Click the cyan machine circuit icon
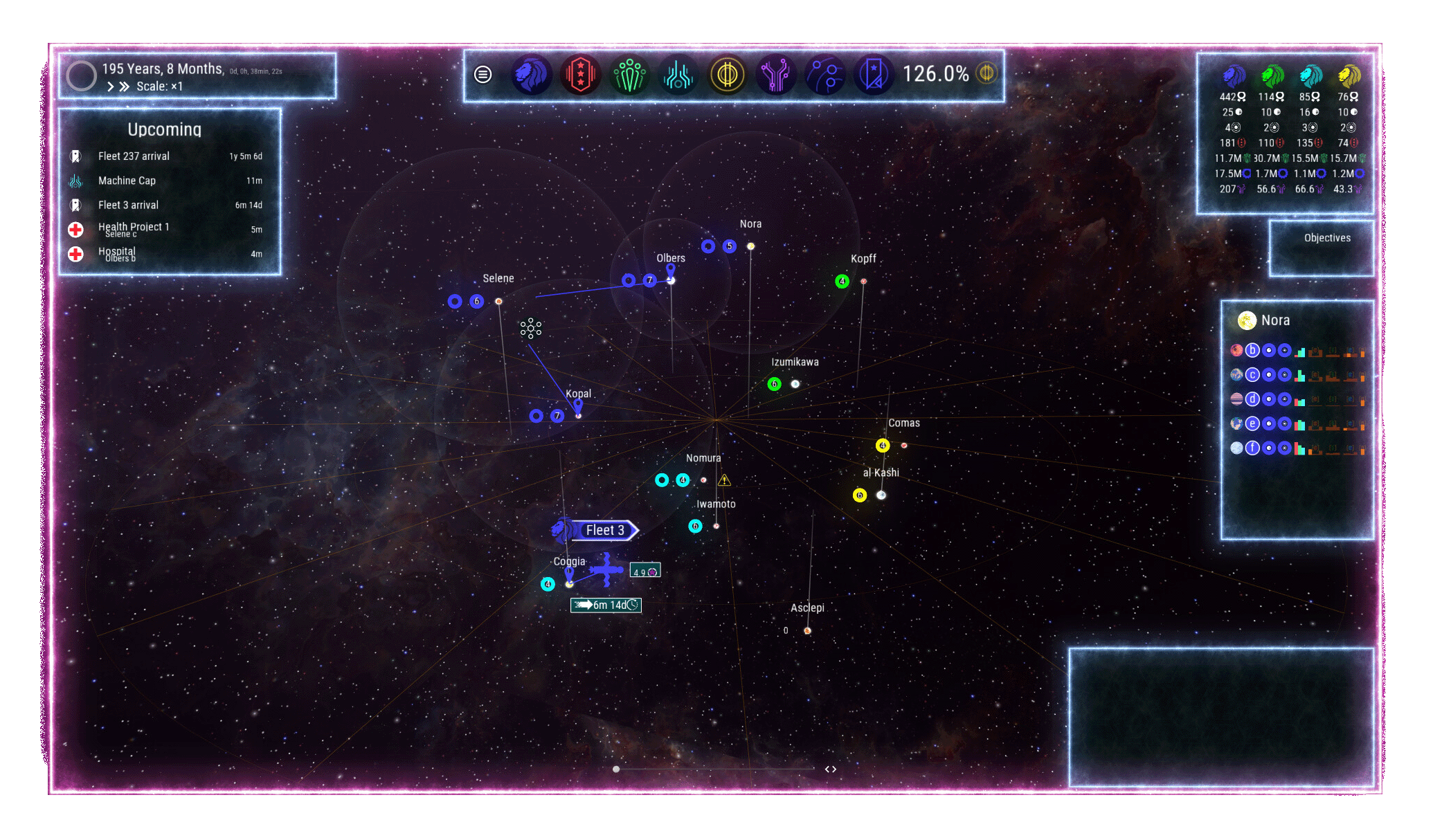This screenshot has height=840, width=1433. (x=678, y=74)
